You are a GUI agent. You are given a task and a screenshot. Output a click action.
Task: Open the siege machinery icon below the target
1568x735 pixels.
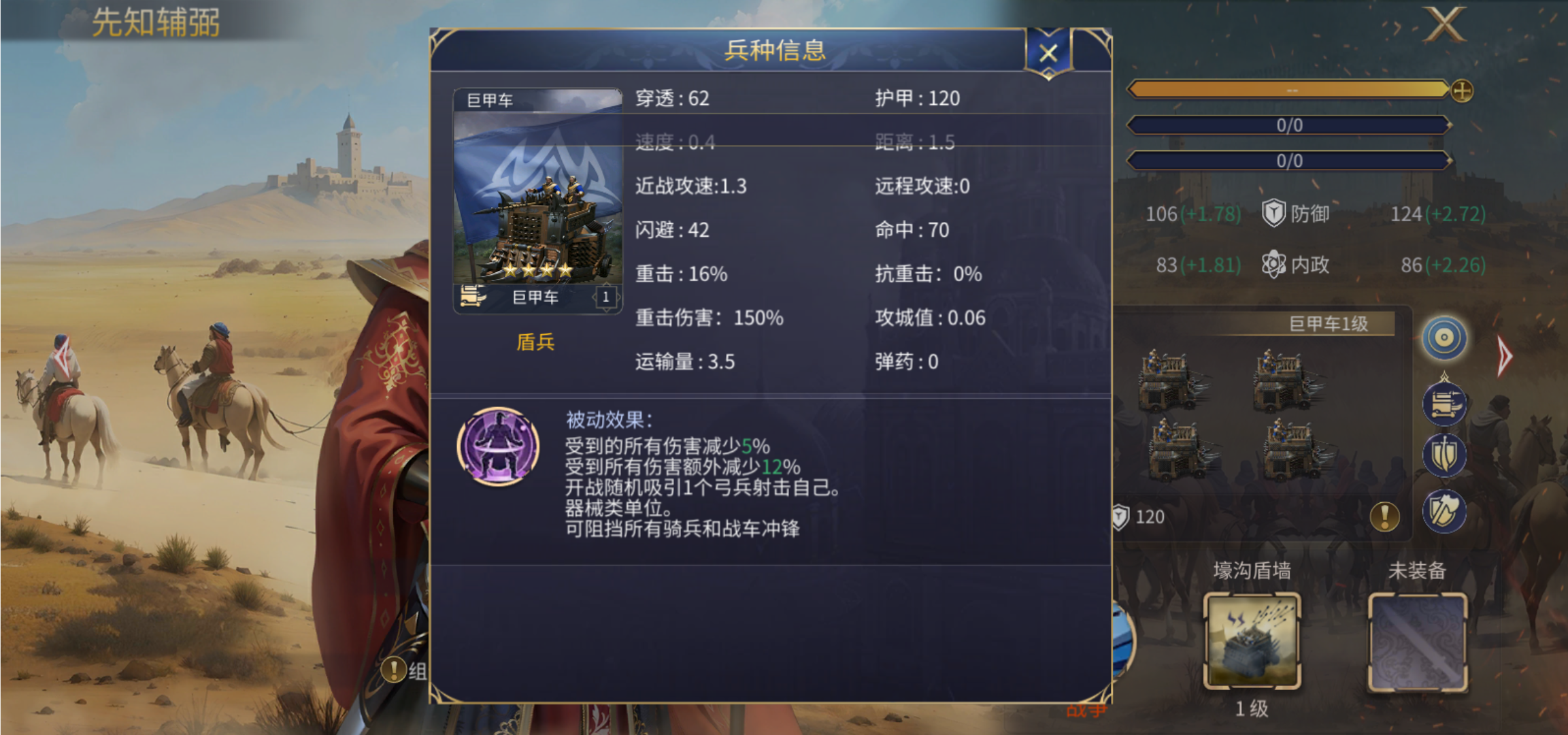tap(1444, 403)
